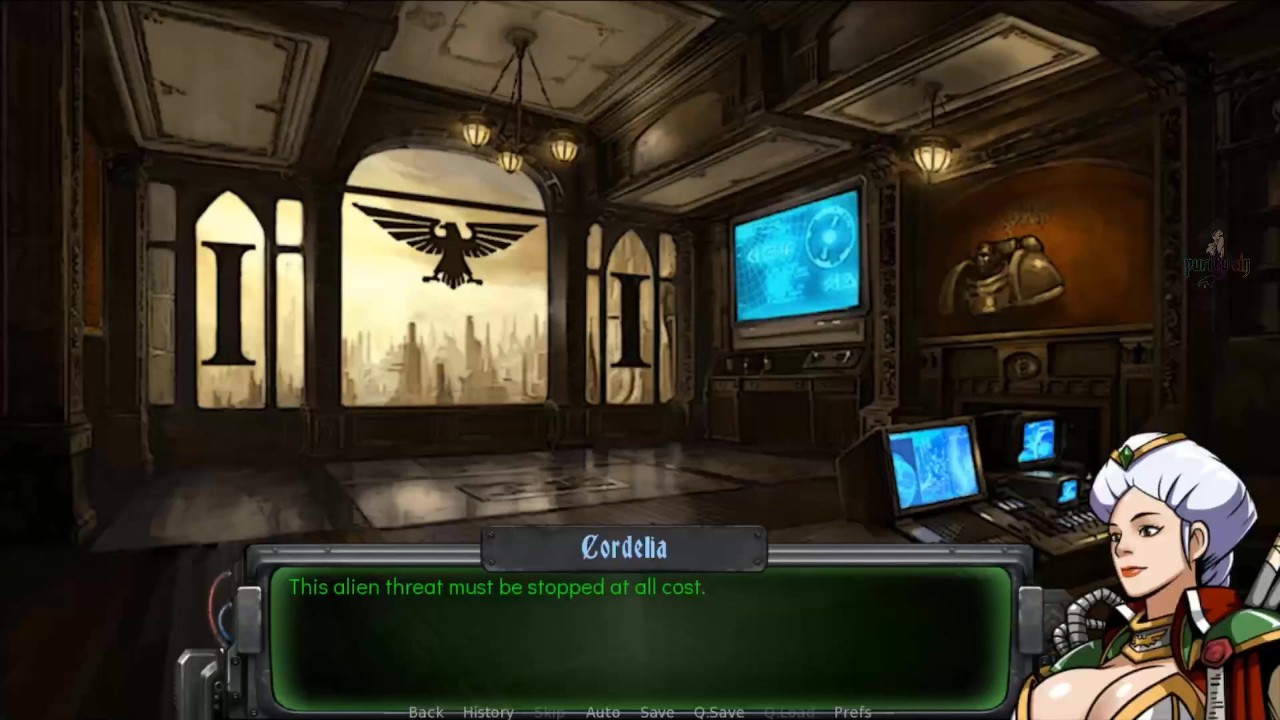This screenshot has width=1280, height=720.
Task: Quick load with the Q.Load button
Action: tap(789, 712)
